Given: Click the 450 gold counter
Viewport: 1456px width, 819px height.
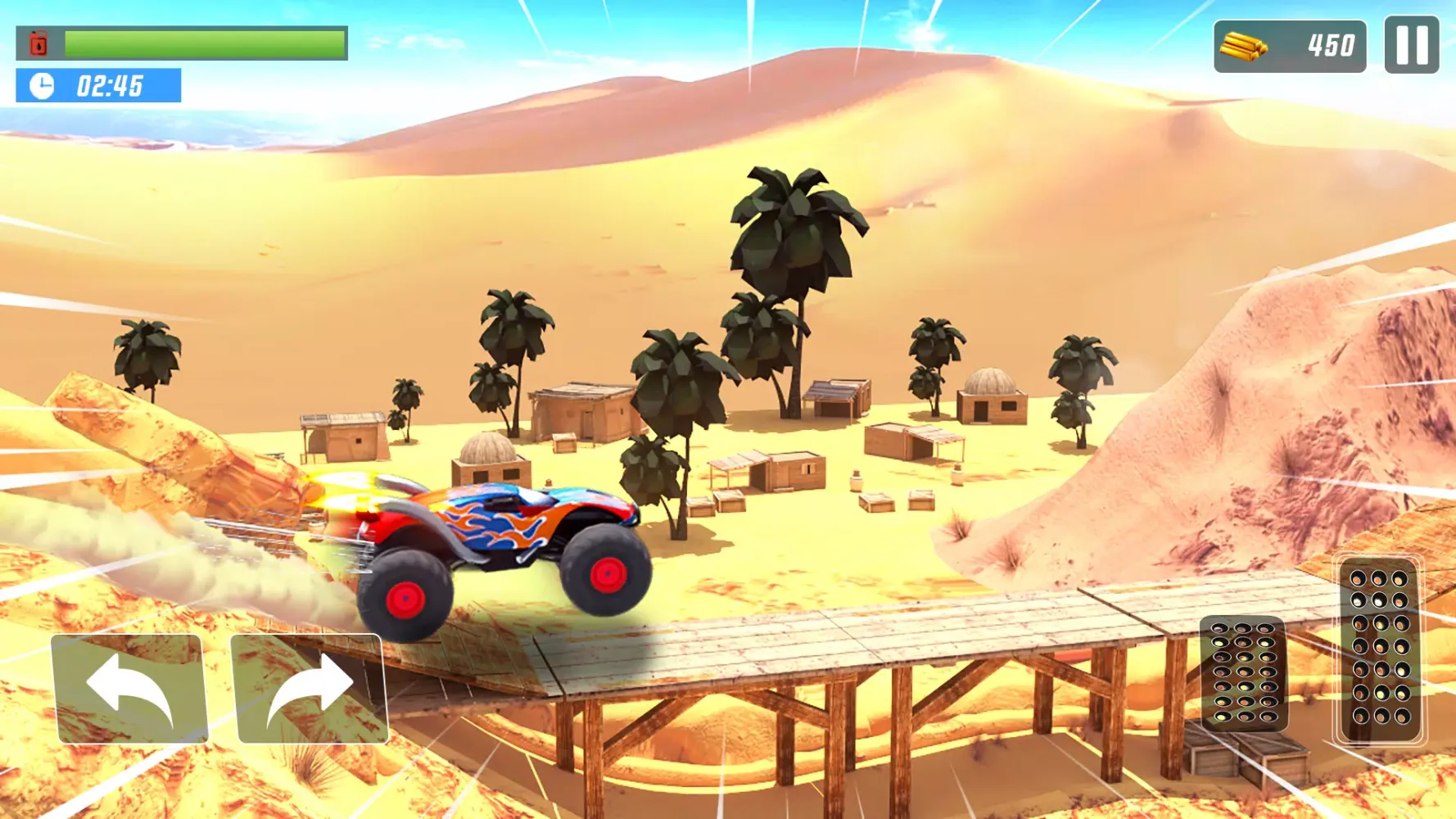Looking at the screenshot, I should (1332, 45).
